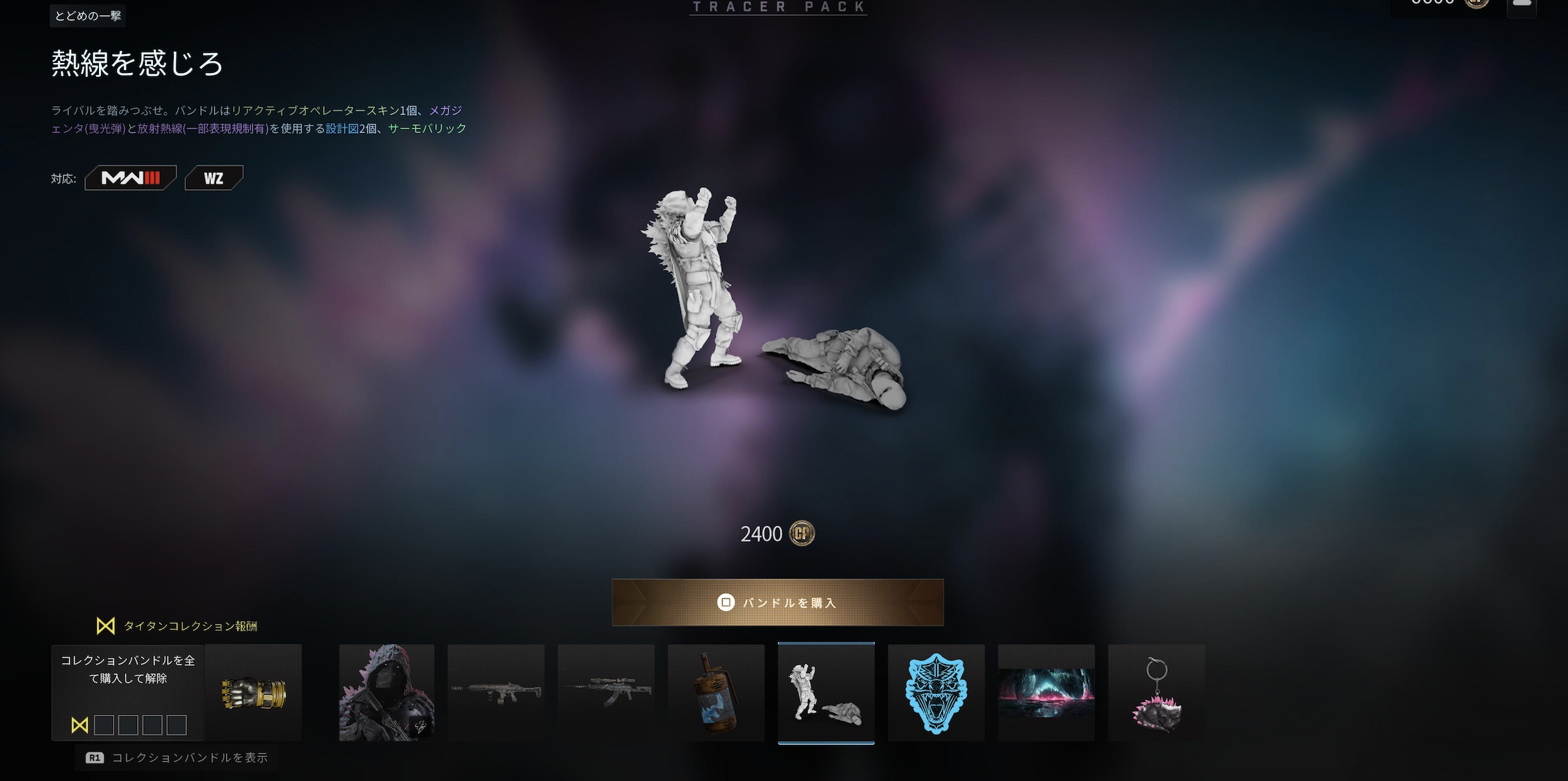1568x781 pixels.
Task: Purchase the bundle with the gold button
Action: [777, 602]
